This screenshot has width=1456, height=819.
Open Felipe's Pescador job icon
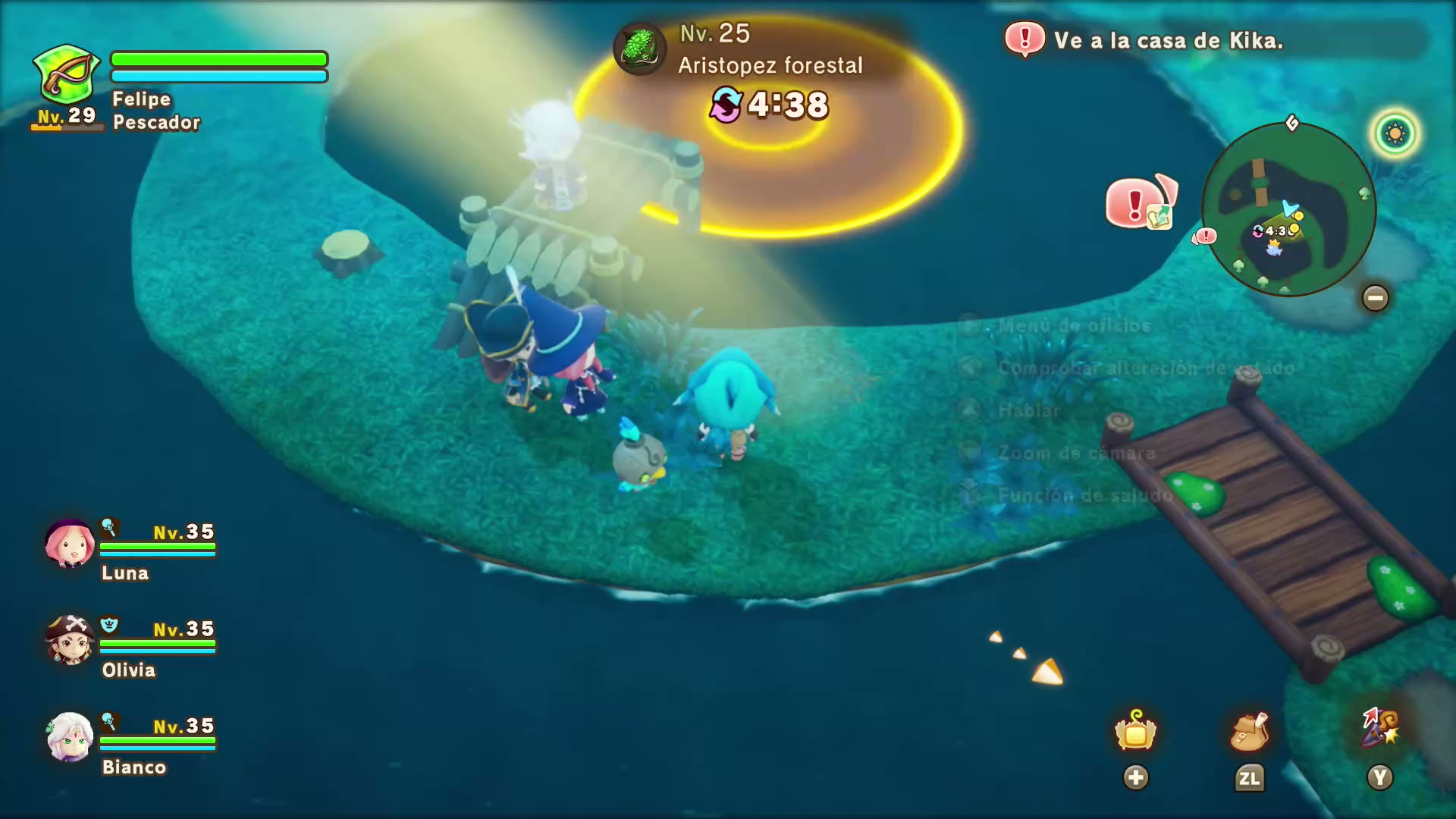point(67,74)
